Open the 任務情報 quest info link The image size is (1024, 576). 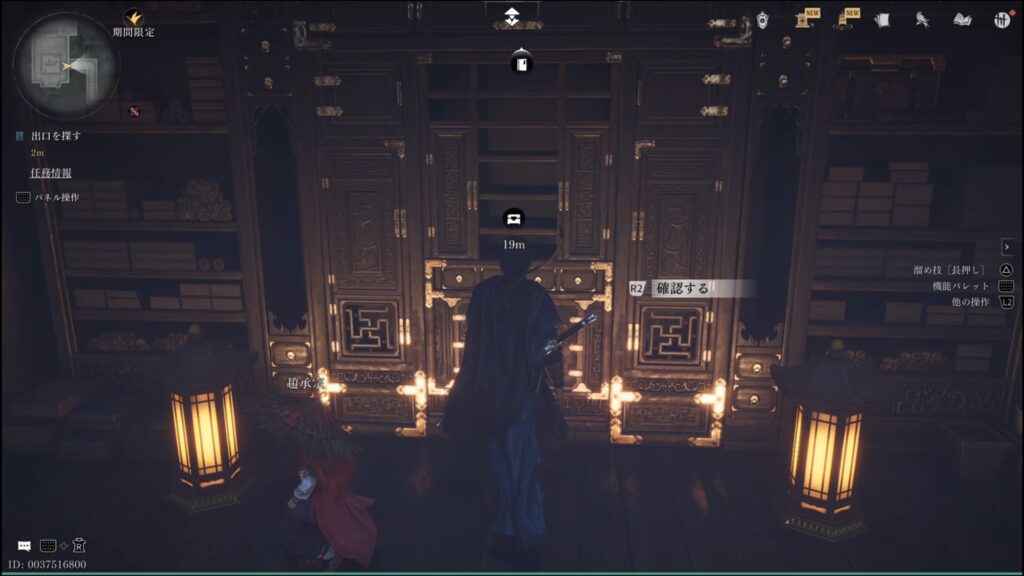[x=50, y=173]
